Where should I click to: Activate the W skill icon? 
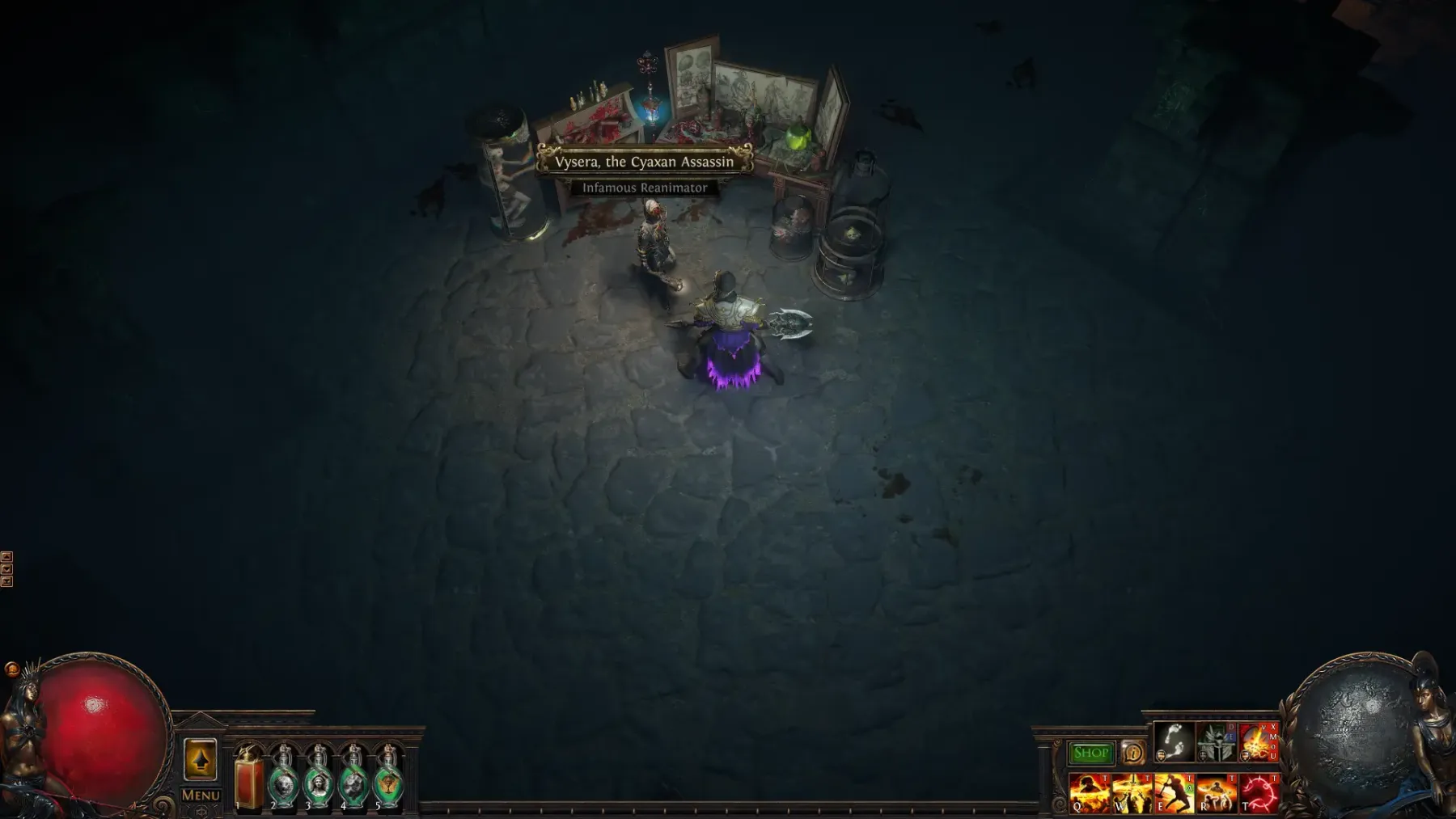1131,792
